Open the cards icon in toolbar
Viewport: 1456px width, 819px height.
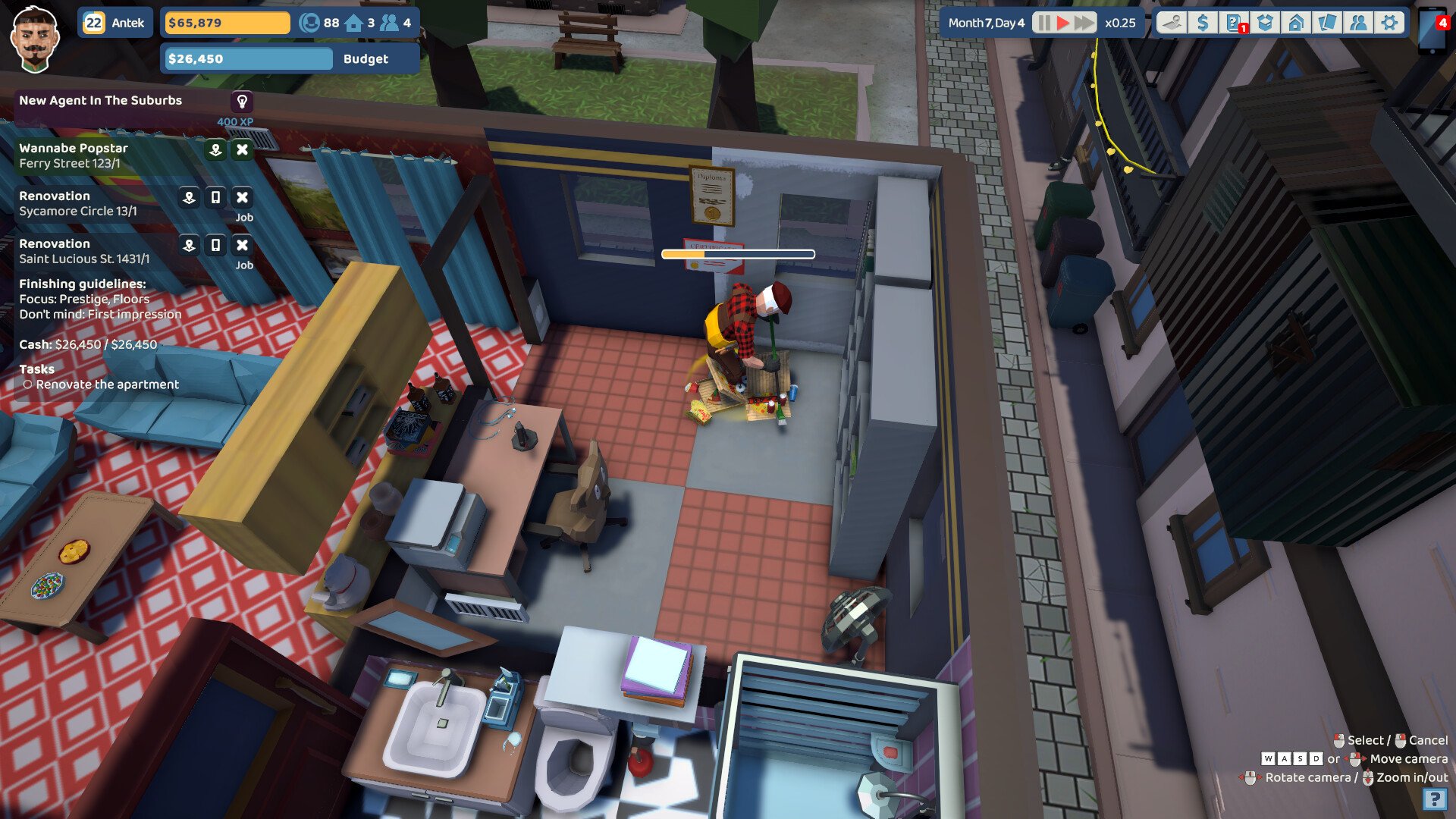(x=1327, y=23)
